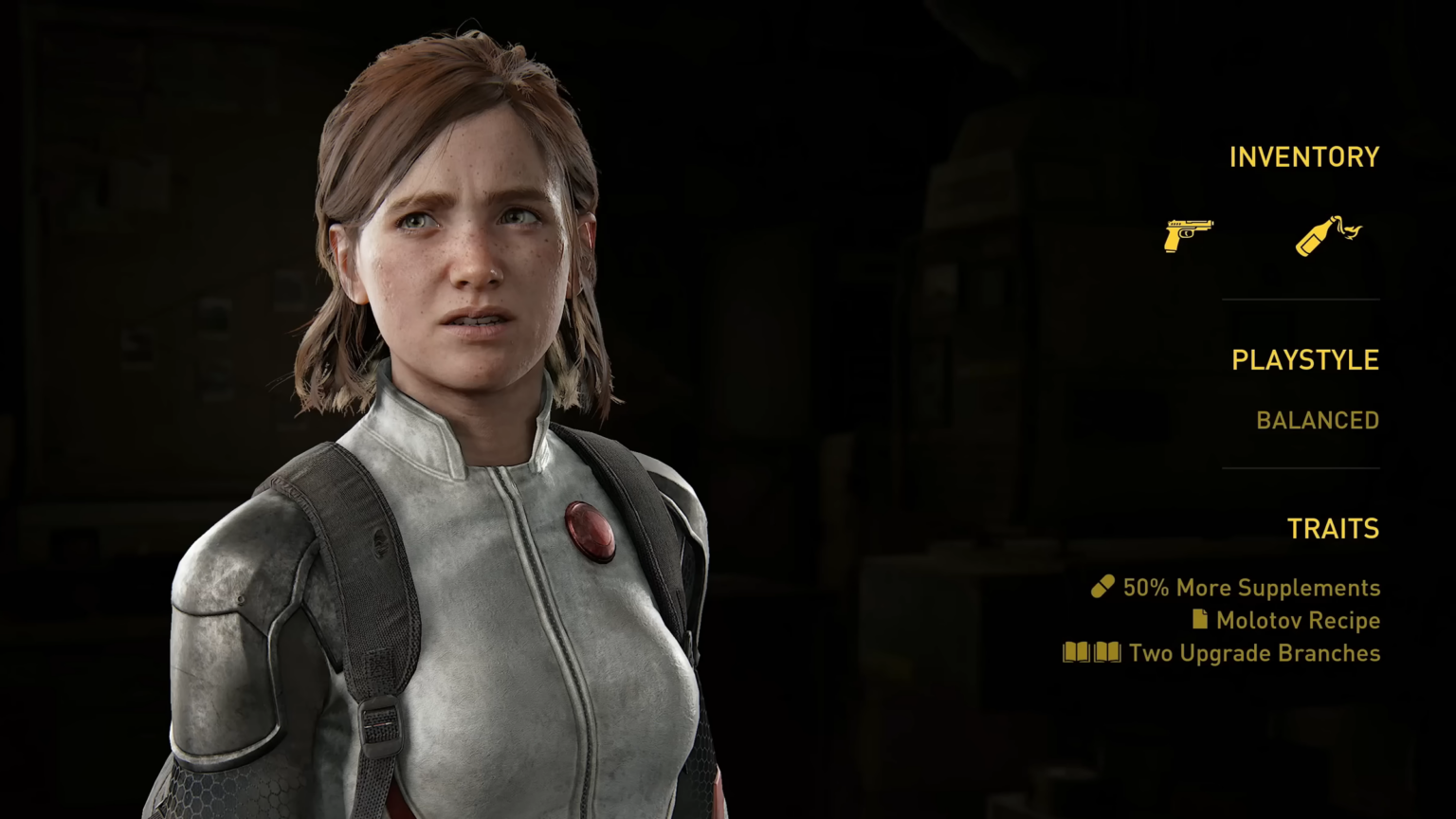Click the recipe page icon beside Molotov Recipe
The width and height of the screenshot is (1456, 819).
point(1199,620)
